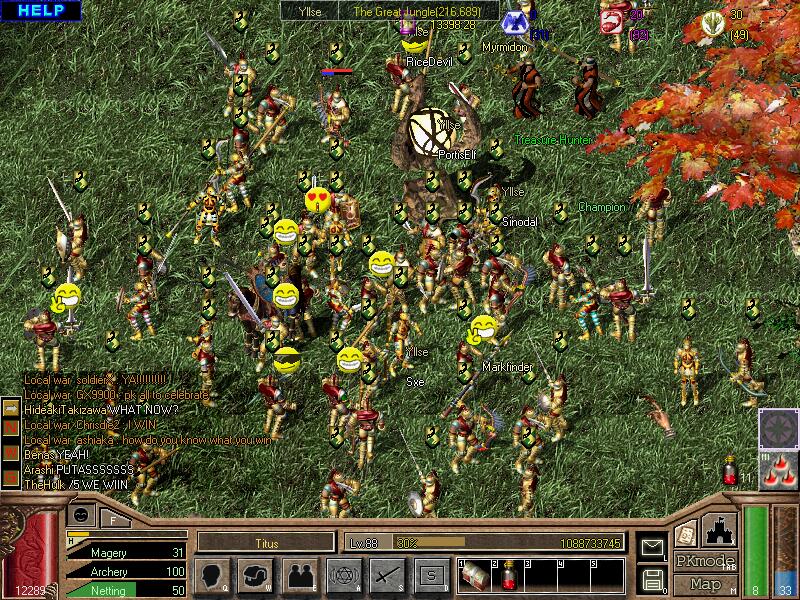This screenshot has width=800, height=600.
Task: Click the arrow button above chat channels
Action: (11, 407)
